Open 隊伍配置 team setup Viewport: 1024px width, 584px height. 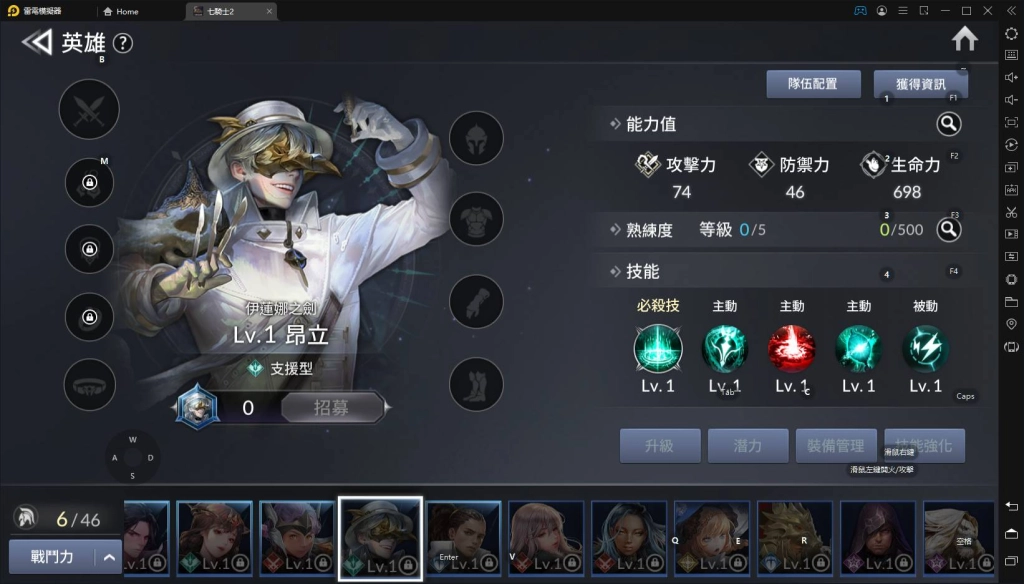pyautogui.click(x=813, y=84)
